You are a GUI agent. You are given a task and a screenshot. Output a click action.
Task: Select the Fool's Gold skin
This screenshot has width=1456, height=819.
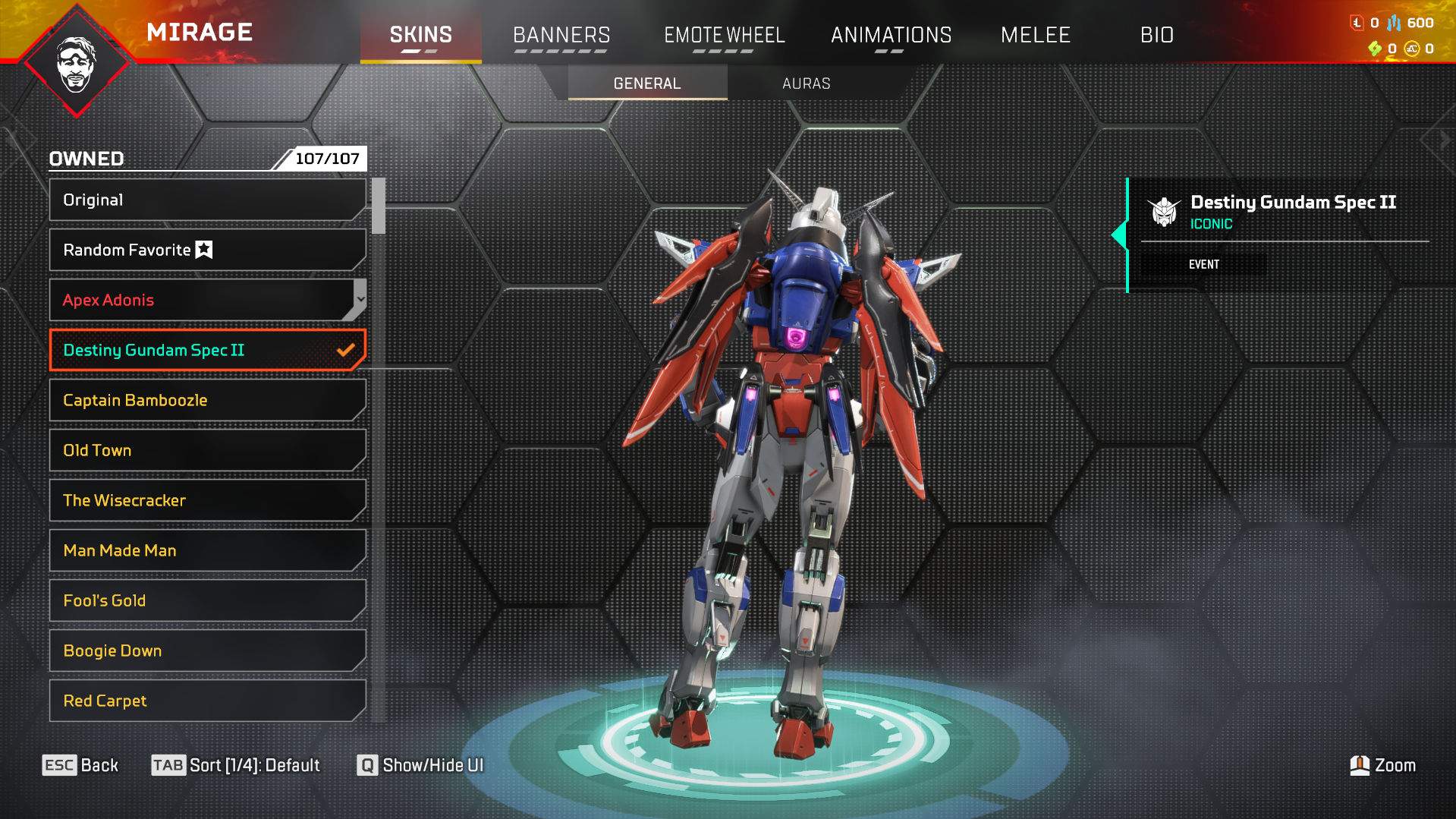click(x=206, y=600)
